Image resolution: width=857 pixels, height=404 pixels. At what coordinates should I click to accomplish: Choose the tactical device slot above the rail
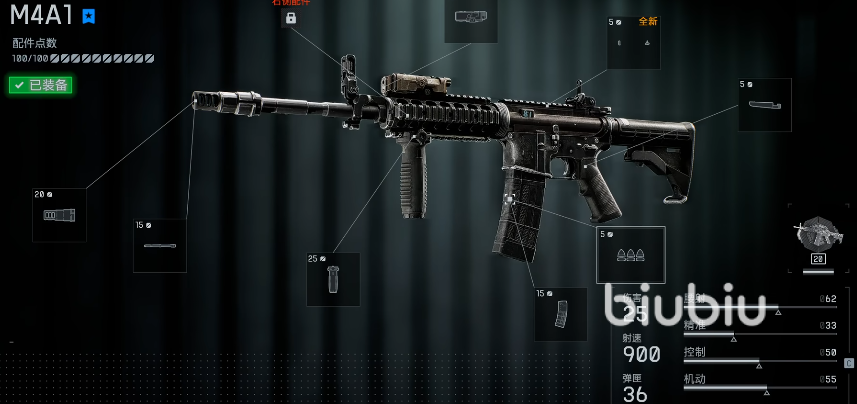[470, 19]
